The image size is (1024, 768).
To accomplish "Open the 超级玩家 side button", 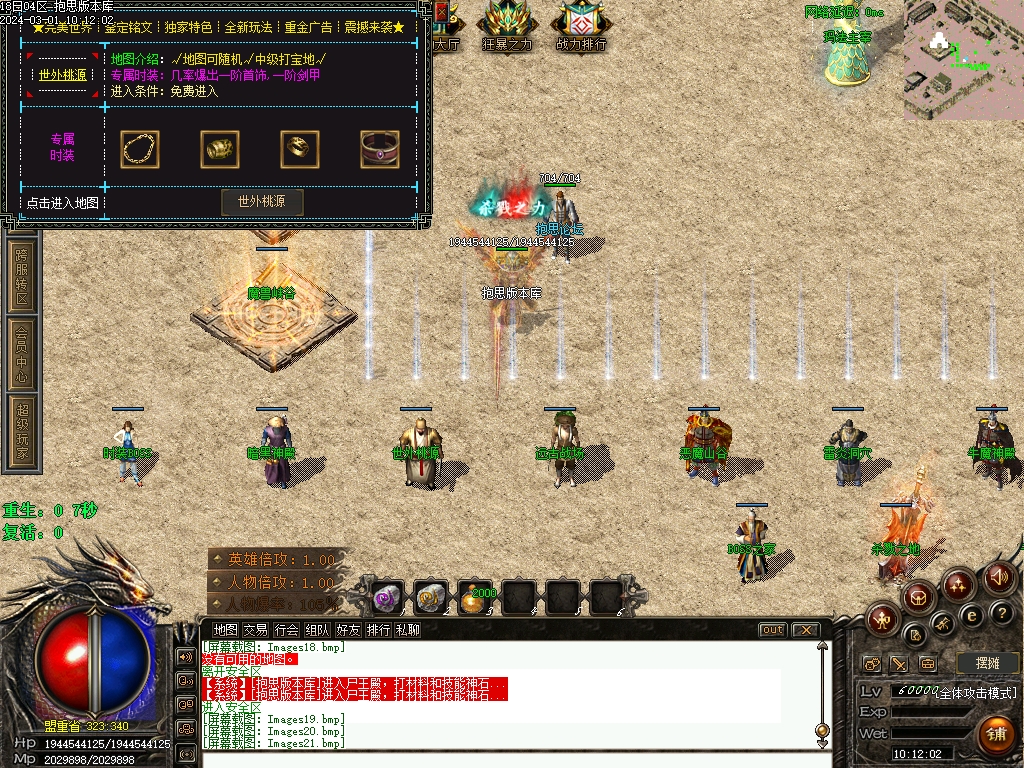I will [22, 431].
